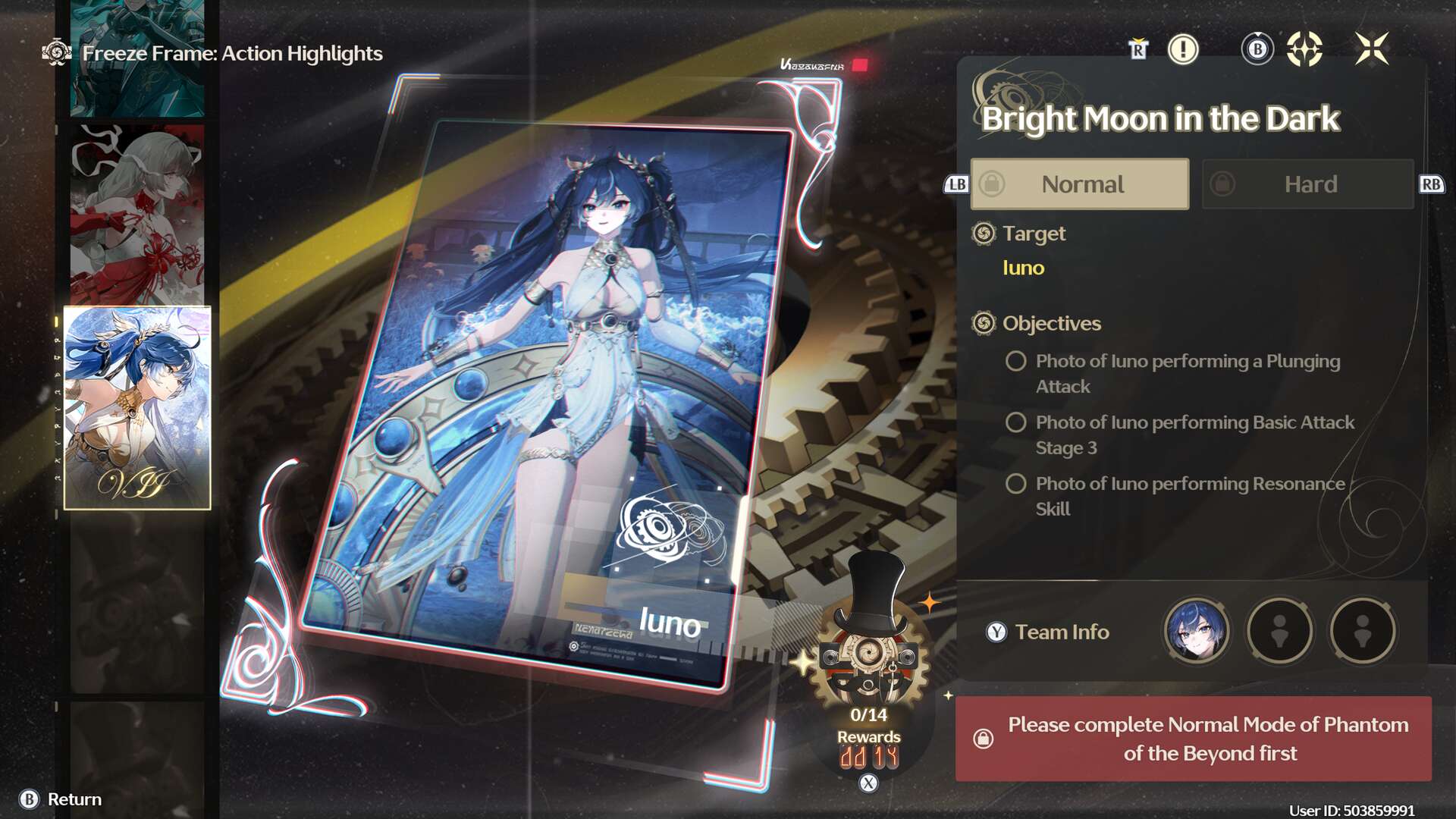Choose the red-dressed character card thumbnail
The height and width of the screenshot is (819, 1456).
(137, 215)
